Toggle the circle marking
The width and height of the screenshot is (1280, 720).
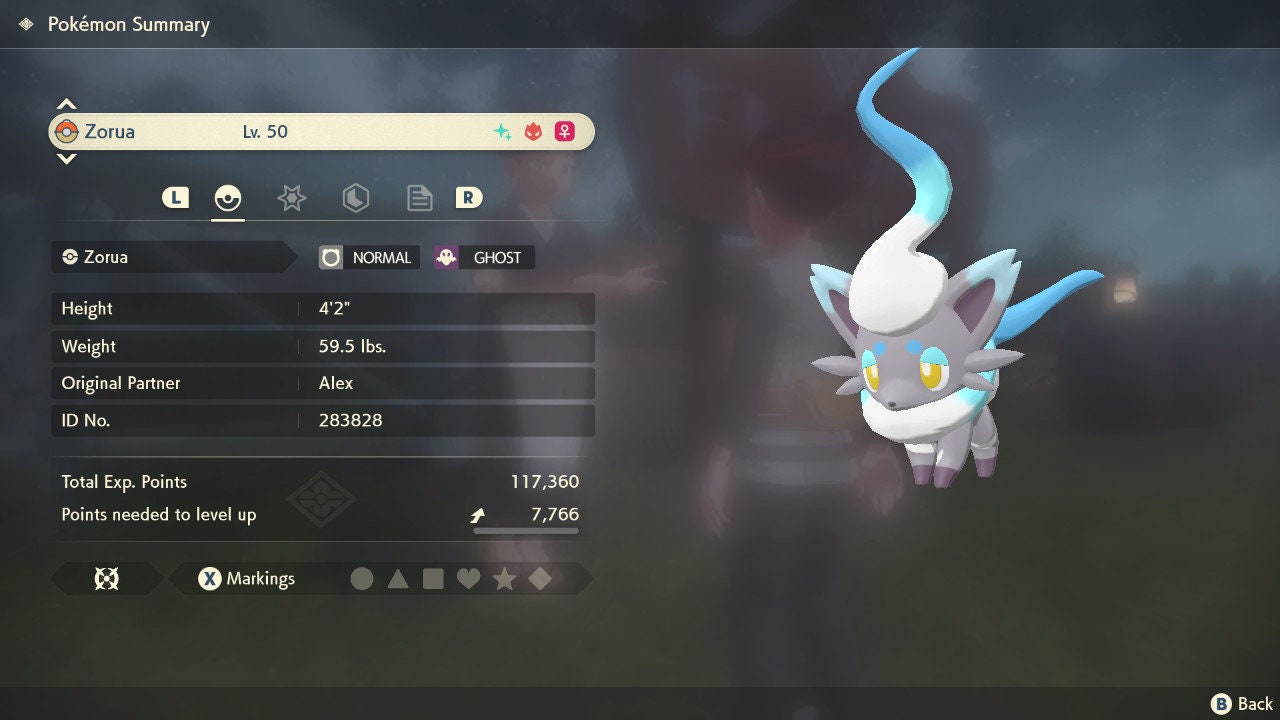(x=363, y=578)
